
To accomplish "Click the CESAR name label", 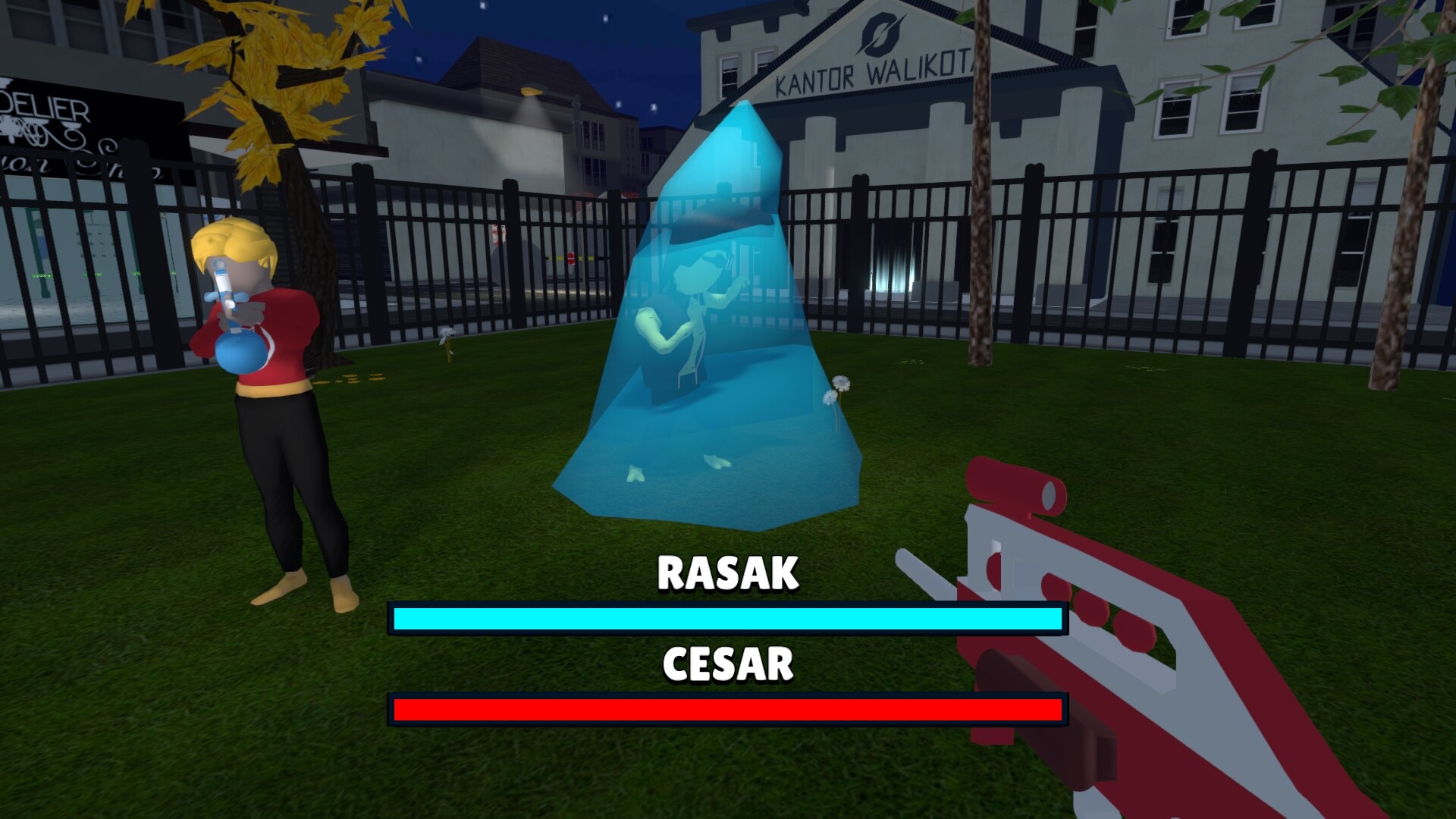I will [726, 664].
